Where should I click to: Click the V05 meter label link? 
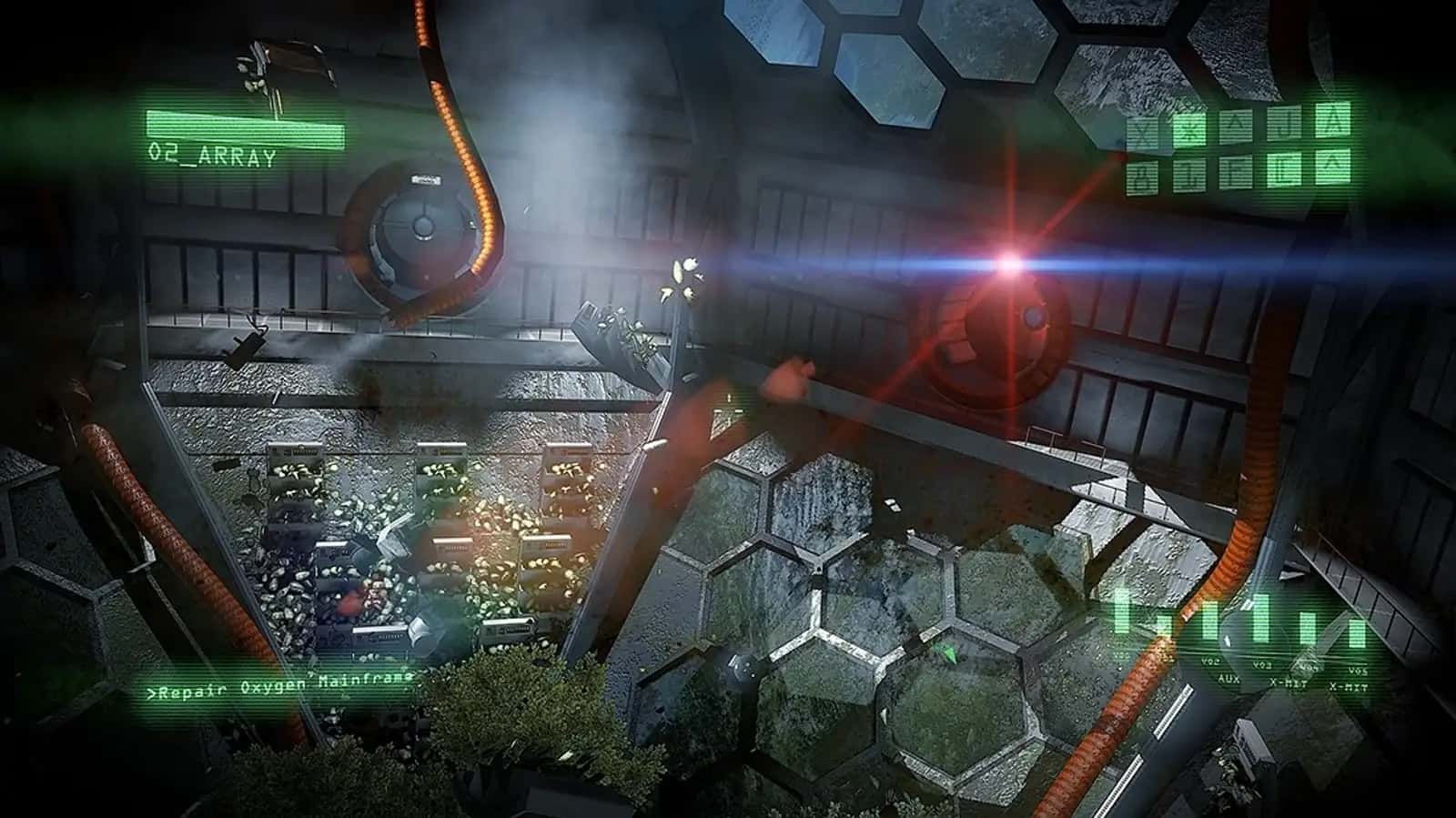[1358, 672]
